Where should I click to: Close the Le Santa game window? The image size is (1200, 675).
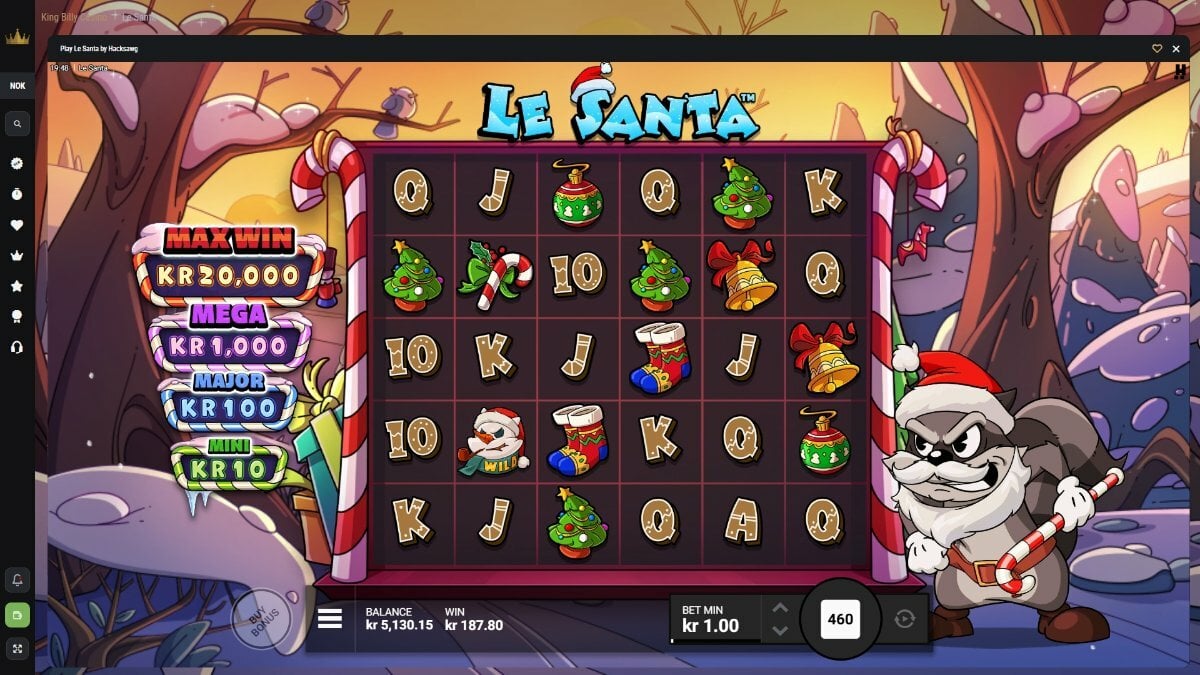(x=1177, y=48)
